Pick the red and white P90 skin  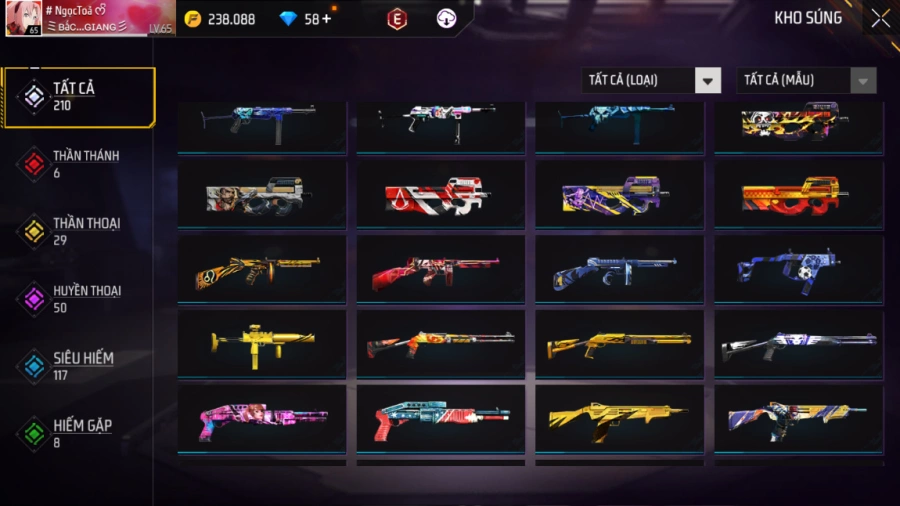tap(441, 195)
